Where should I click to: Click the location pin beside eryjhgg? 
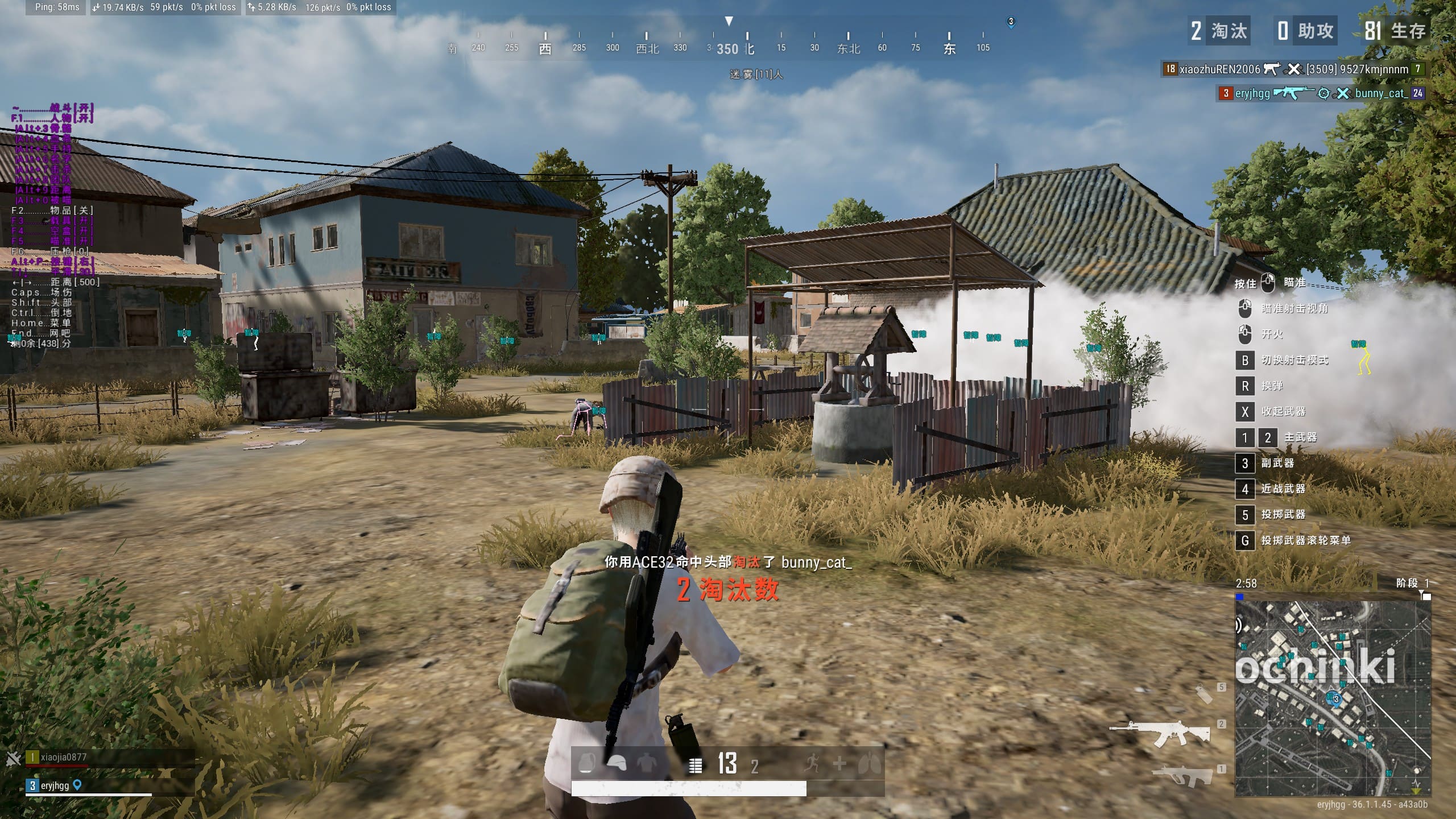[x=77, y=785]
